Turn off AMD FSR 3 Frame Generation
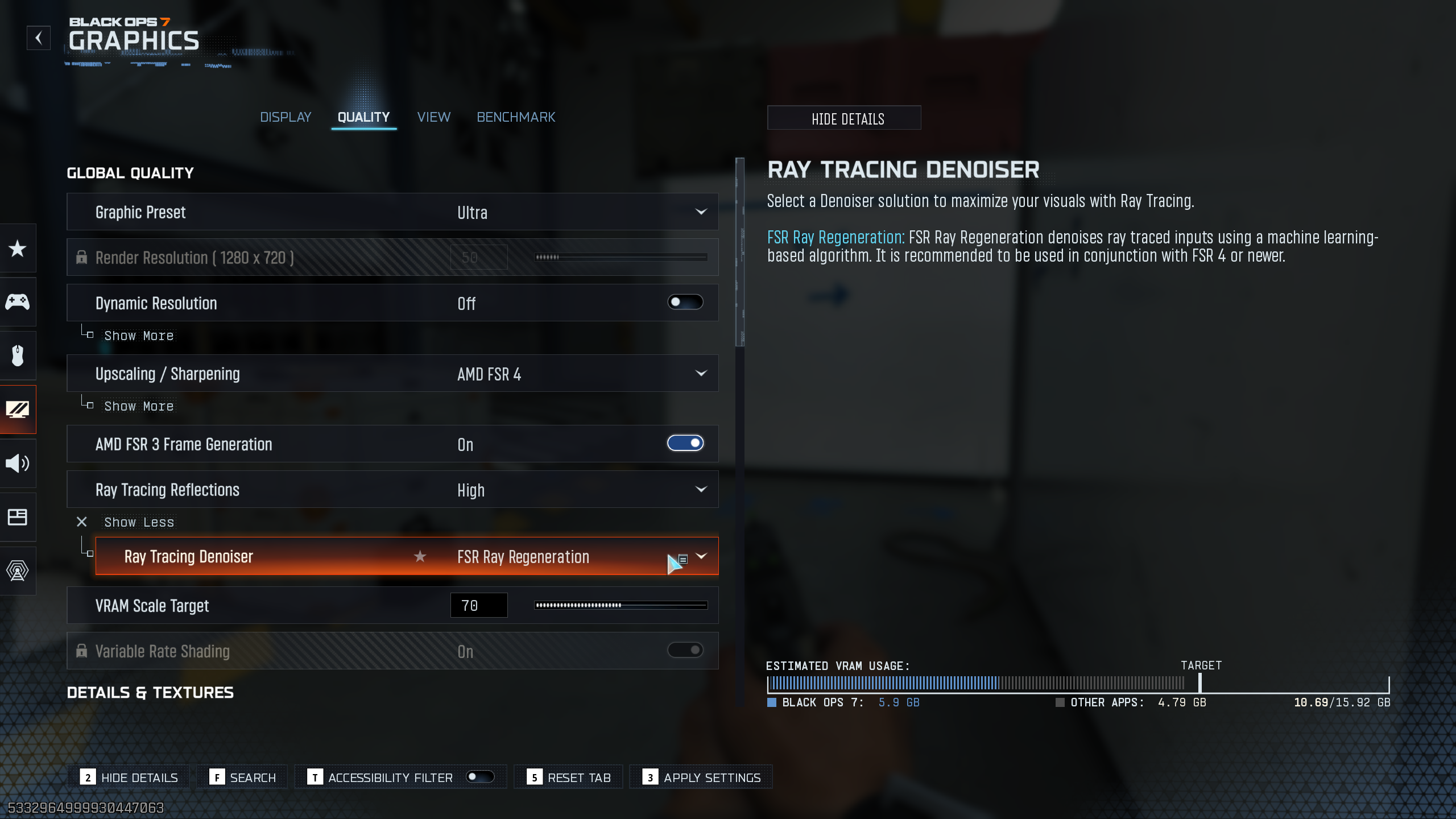Viewport: 1456px width, 819px height. pyautogui.click(x=685, y=444)
